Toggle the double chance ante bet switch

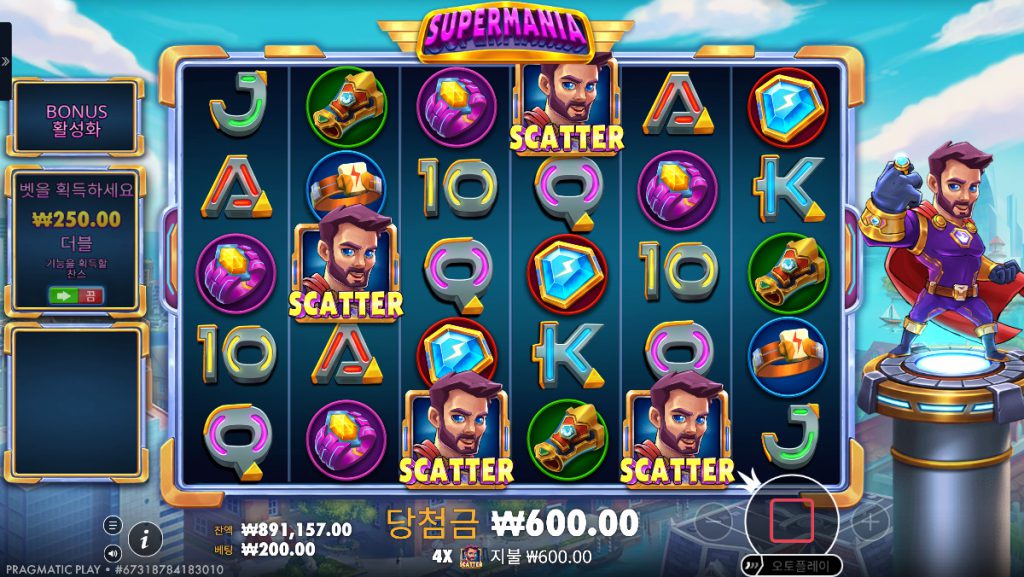pyautogui.click(x=77, y=295)
